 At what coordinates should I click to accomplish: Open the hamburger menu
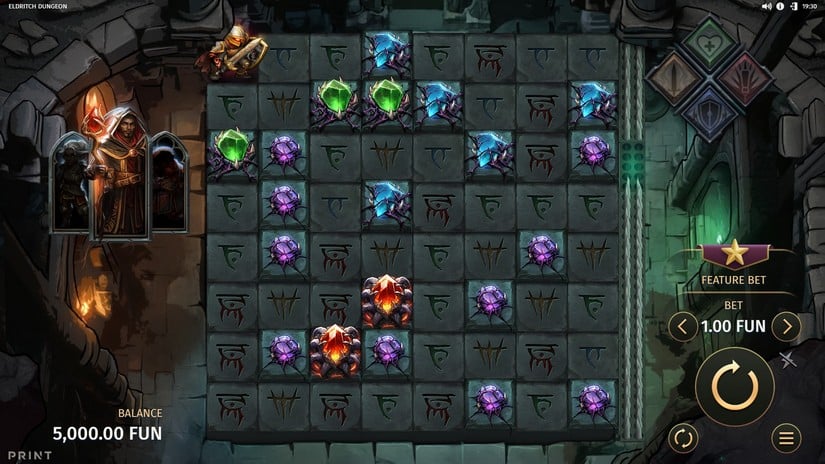(x=787, y=437)
